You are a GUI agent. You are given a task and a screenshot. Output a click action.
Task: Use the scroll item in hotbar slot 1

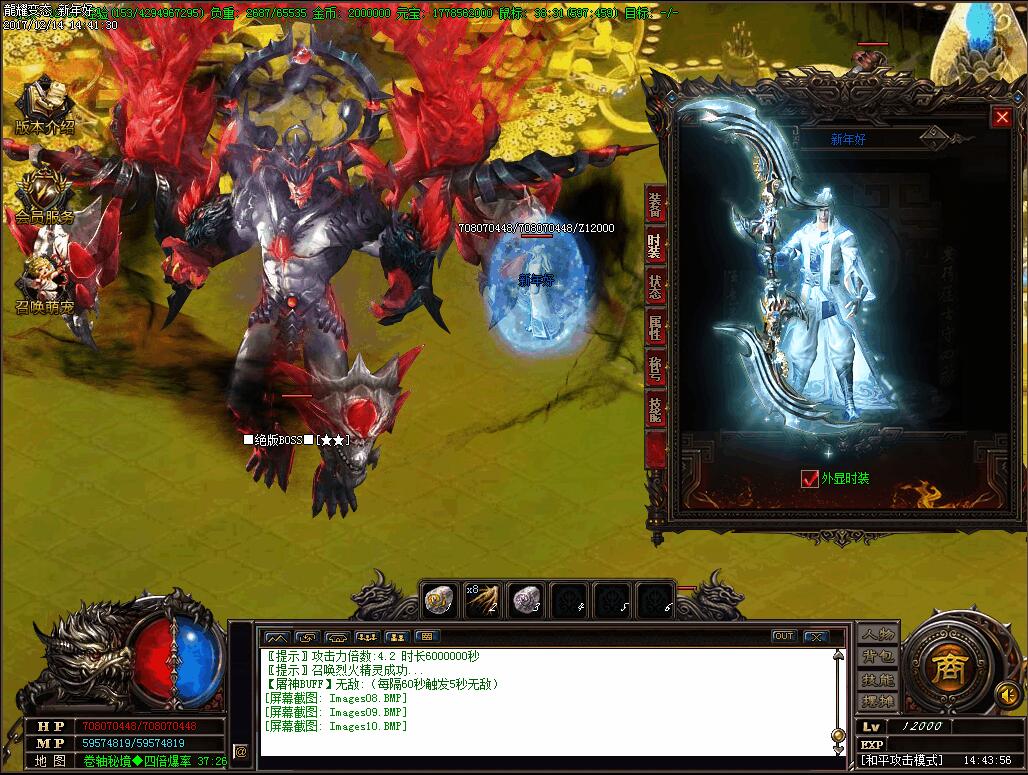click(x=439, y=600)
